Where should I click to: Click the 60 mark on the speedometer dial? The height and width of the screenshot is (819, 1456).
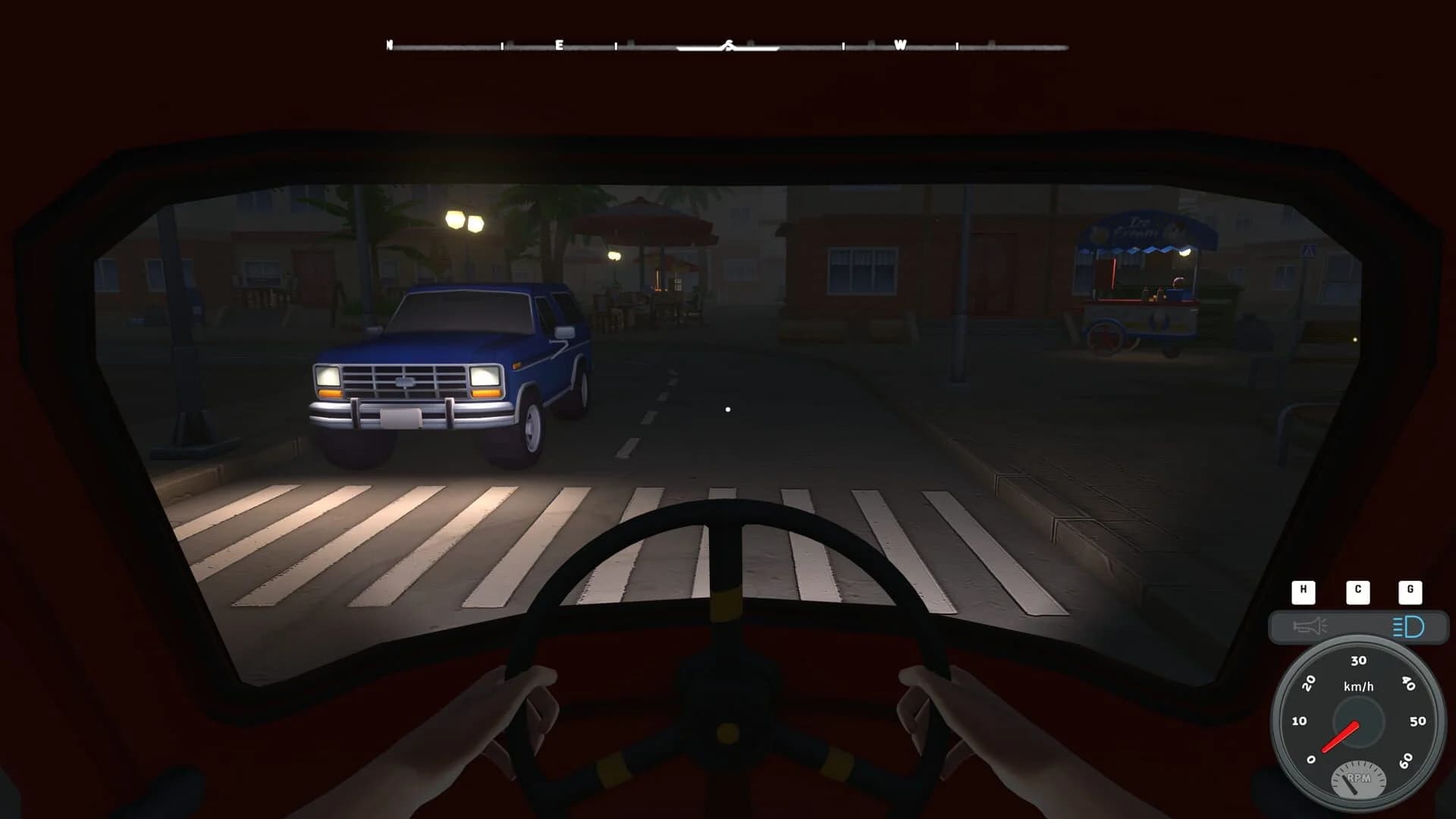[x=1404, y=762]
